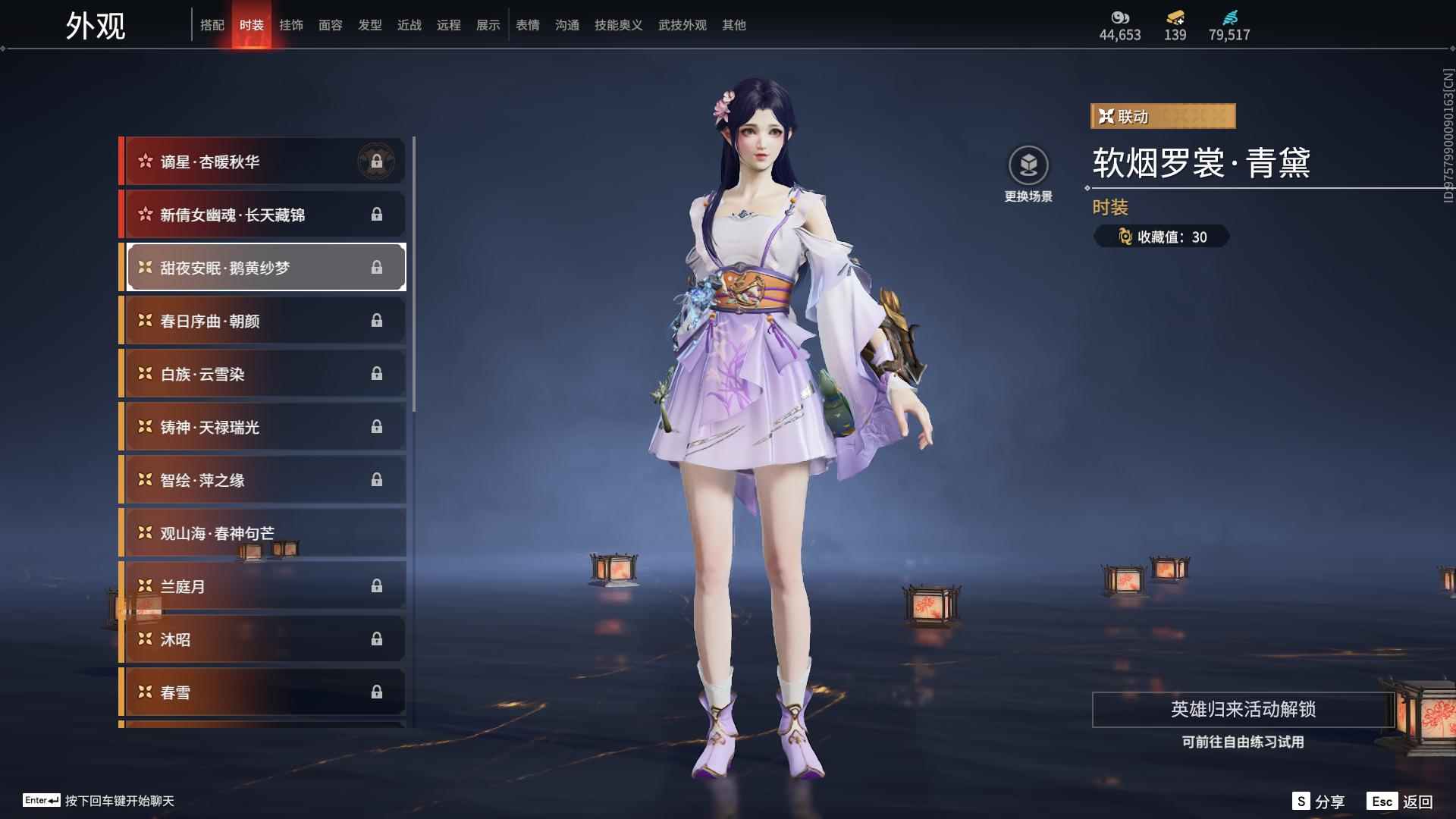Open the 其他 tab

click(734, 25)
